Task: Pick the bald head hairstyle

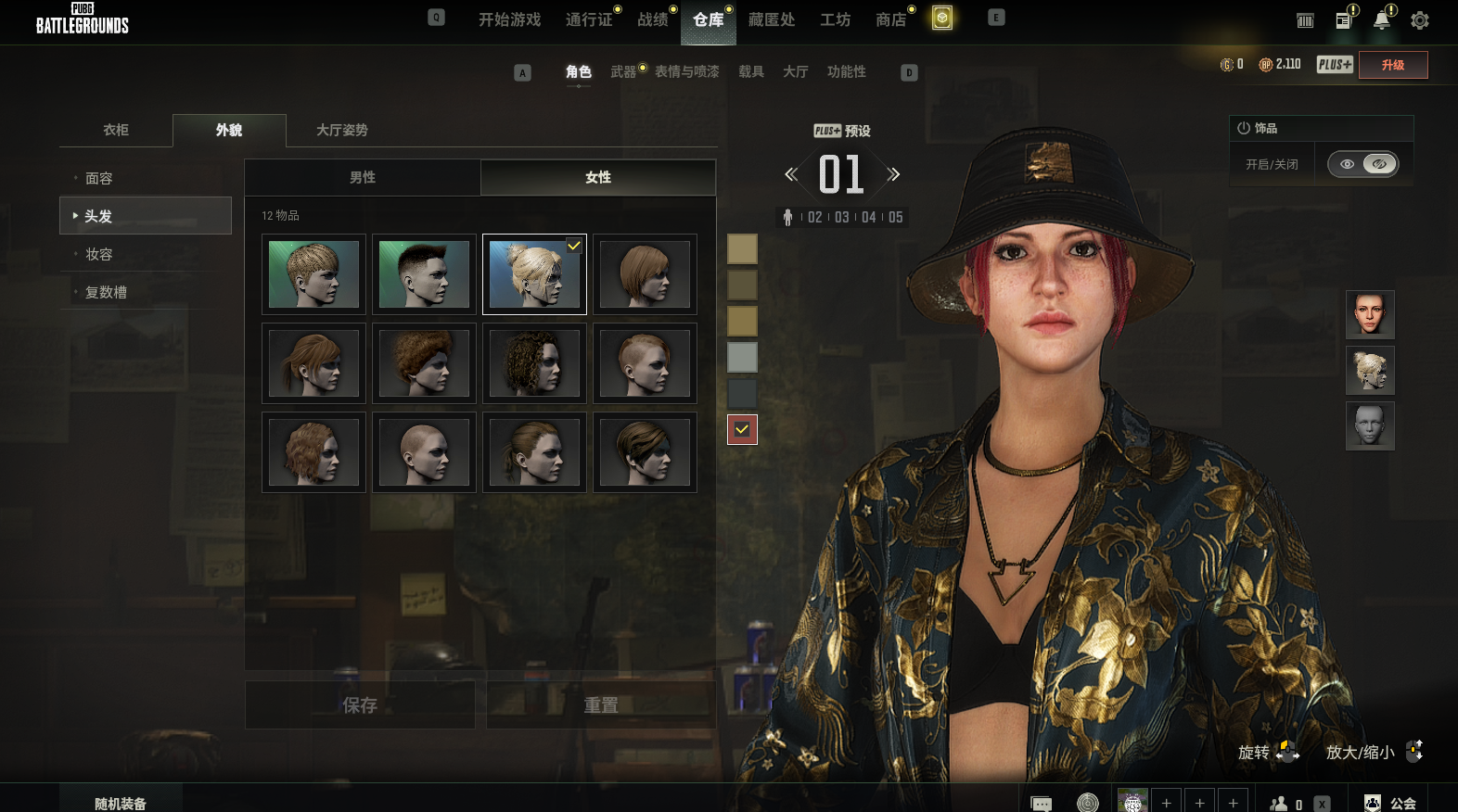Action: click(424, 452)
